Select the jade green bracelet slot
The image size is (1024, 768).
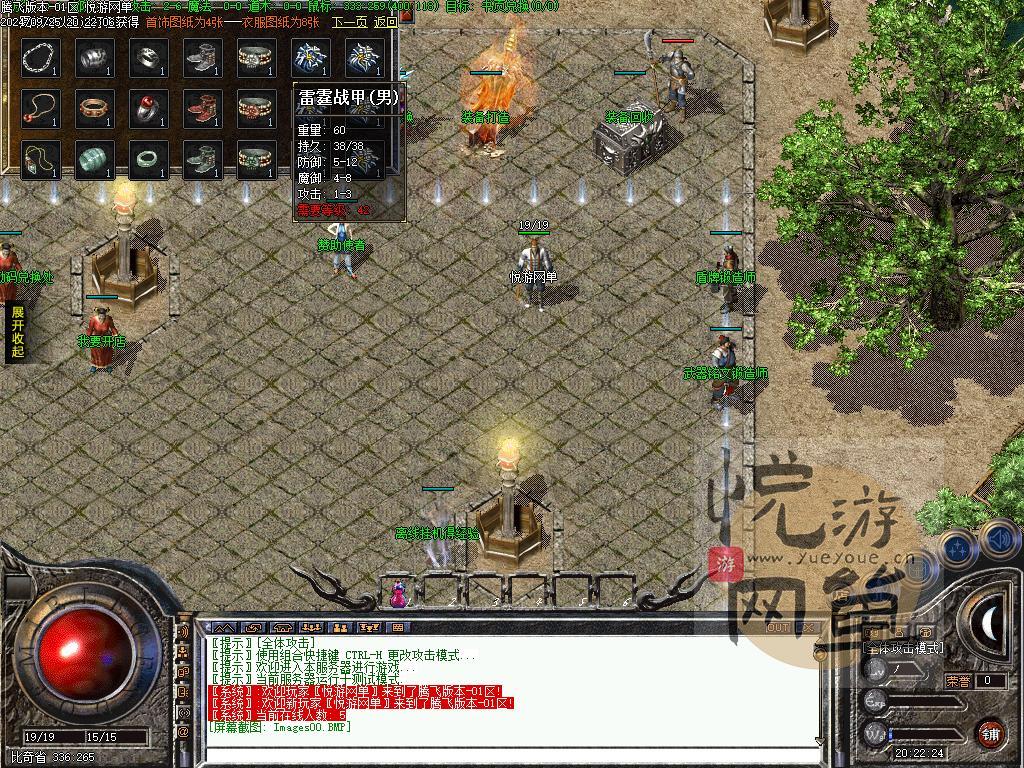94,160
